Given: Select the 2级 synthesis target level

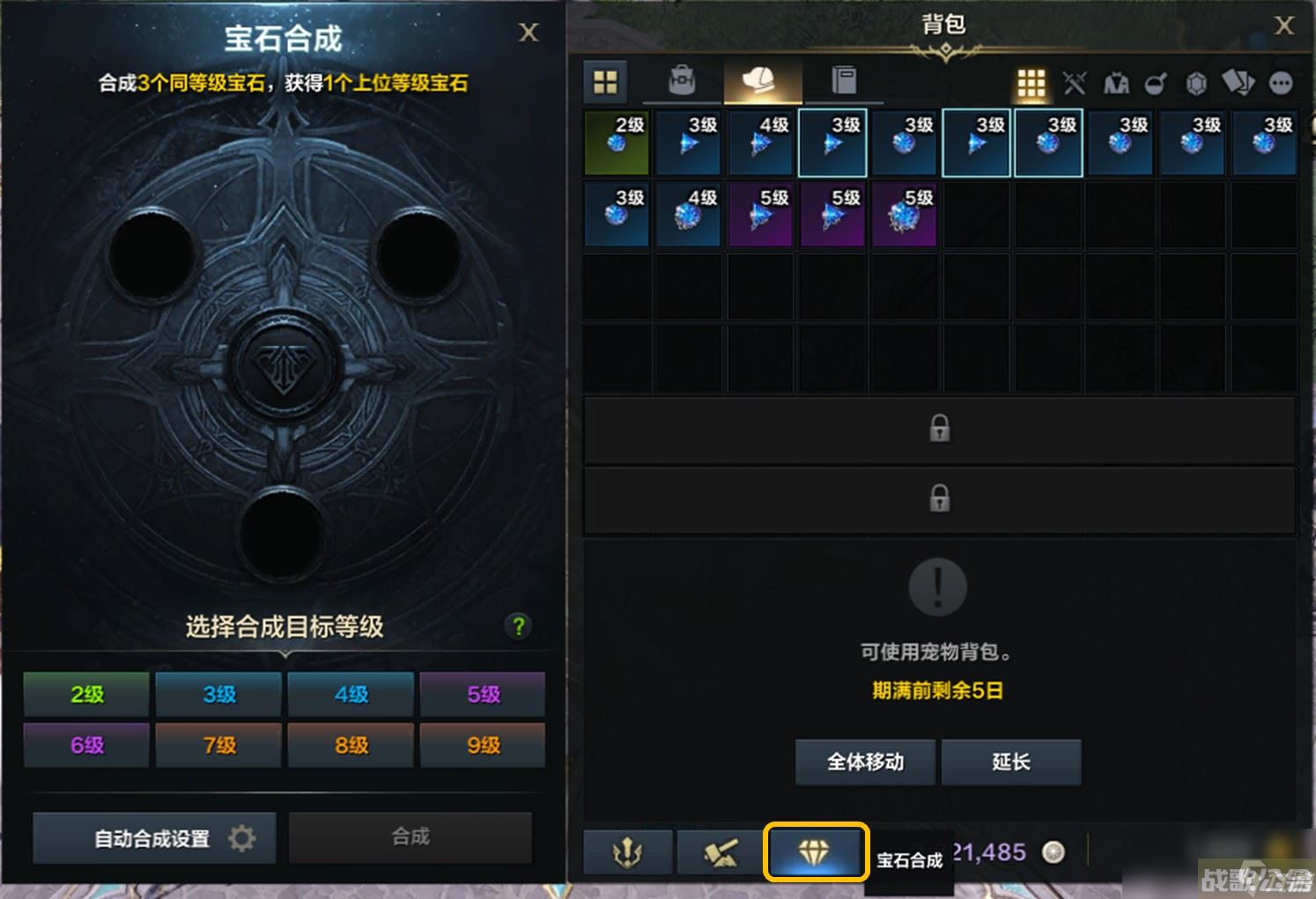Looking at the screenshot, I should [85, 695].
